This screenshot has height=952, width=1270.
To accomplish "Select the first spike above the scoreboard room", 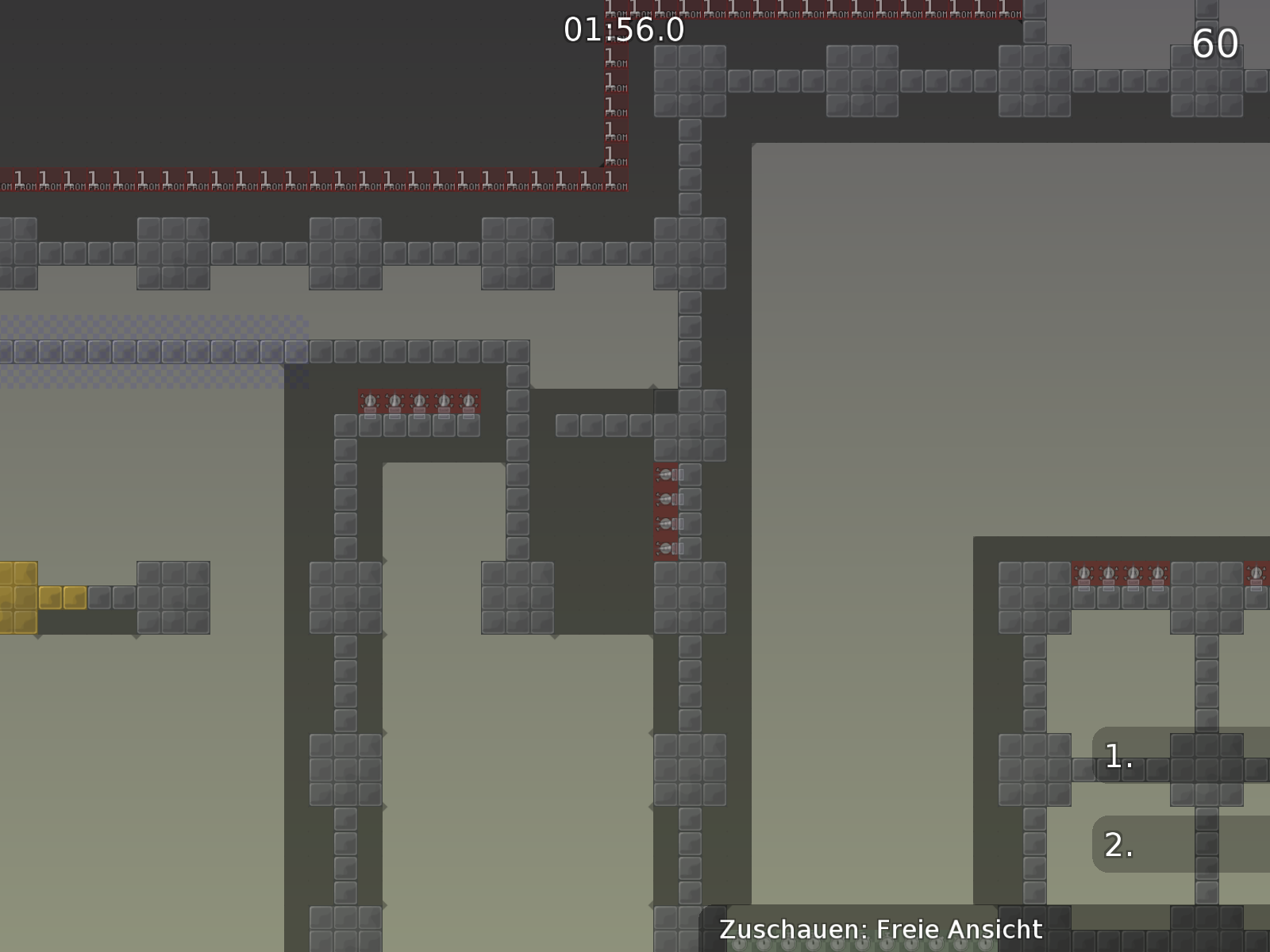I will point(1083,573).
